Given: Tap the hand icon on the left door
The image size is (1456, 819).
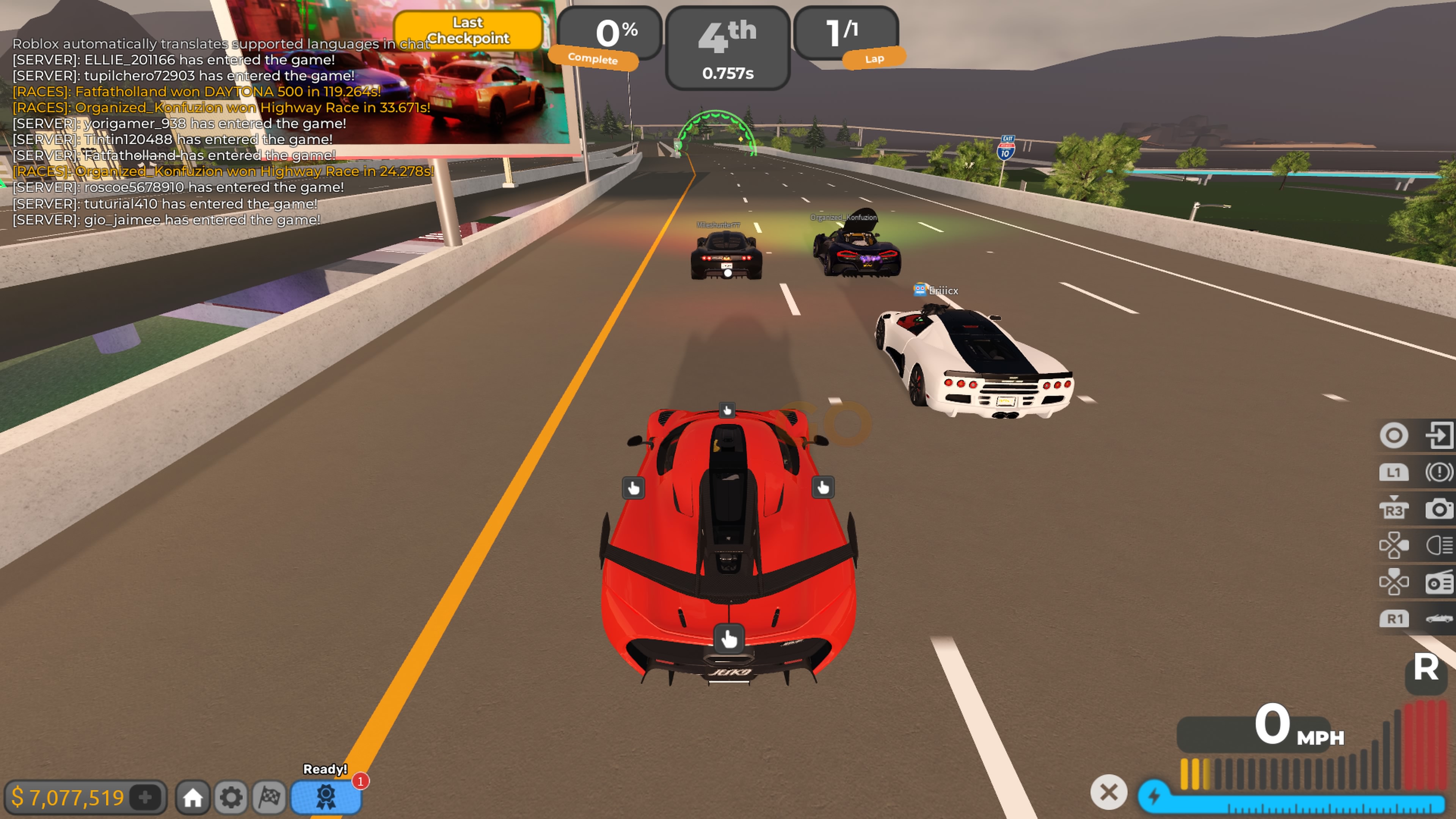Looking at the screenshot, I should pyautogui.click(x=633, y=488).
